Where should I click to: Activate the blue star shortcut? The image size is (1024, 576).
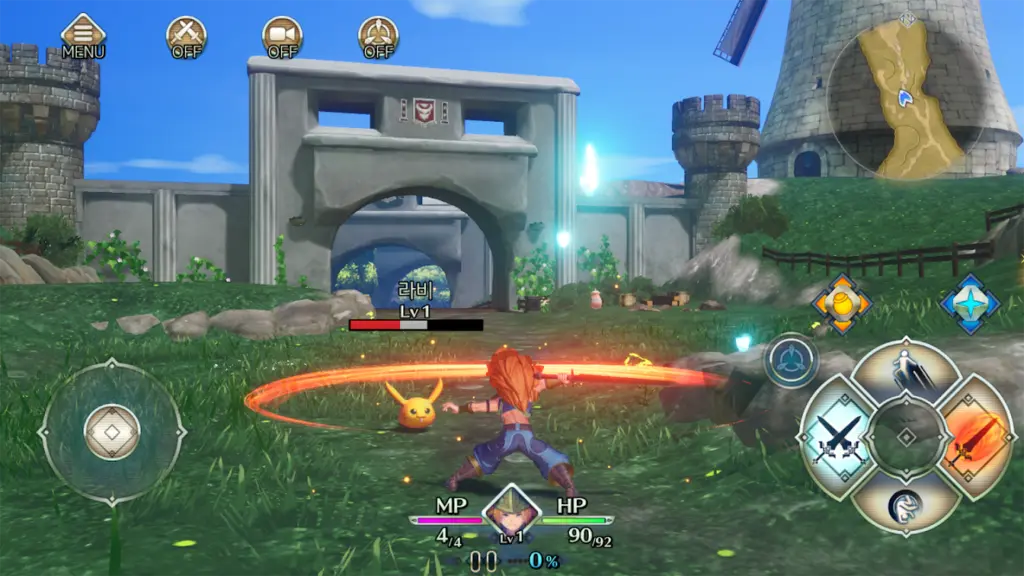tap(970, 302)
